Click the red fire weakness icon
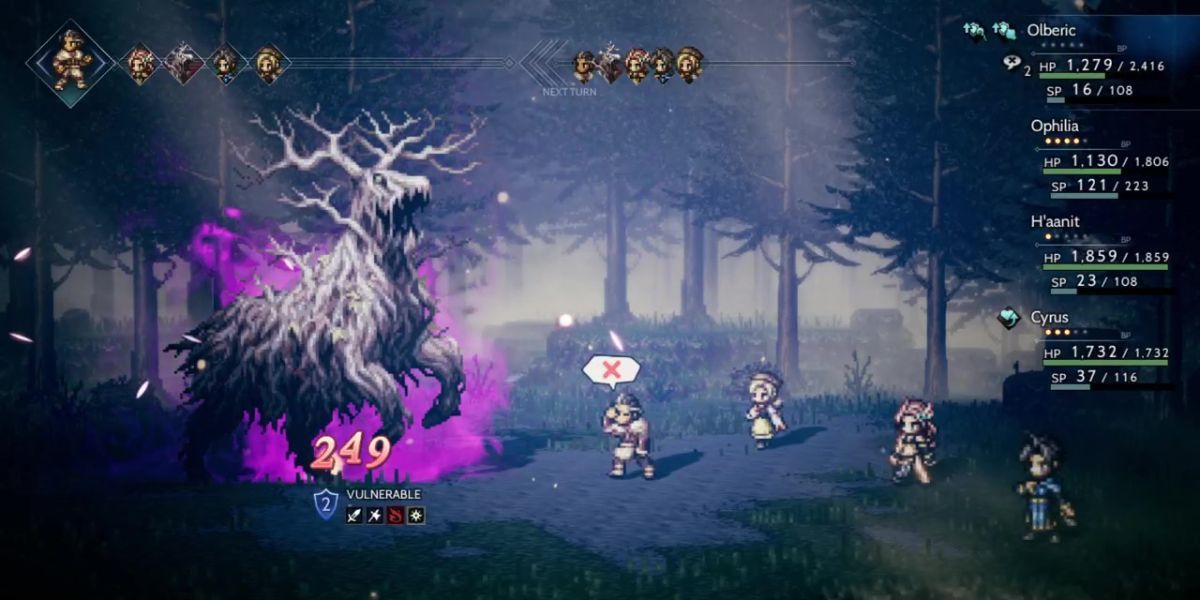Viewport: 1200px width, 600px height. [396, 516]
